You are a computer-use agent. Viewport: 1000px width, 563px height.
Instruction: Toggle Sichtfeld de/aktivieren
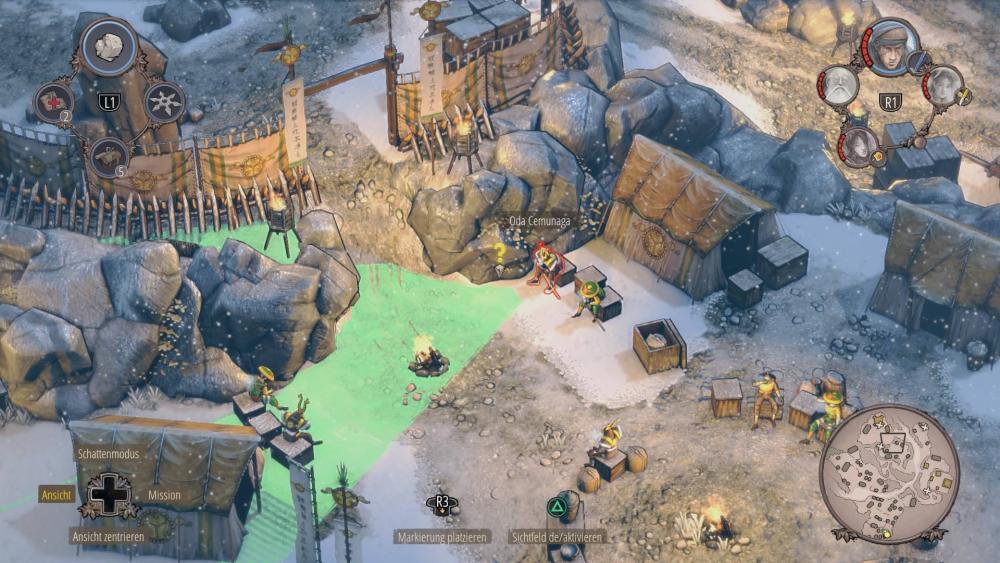558,536
